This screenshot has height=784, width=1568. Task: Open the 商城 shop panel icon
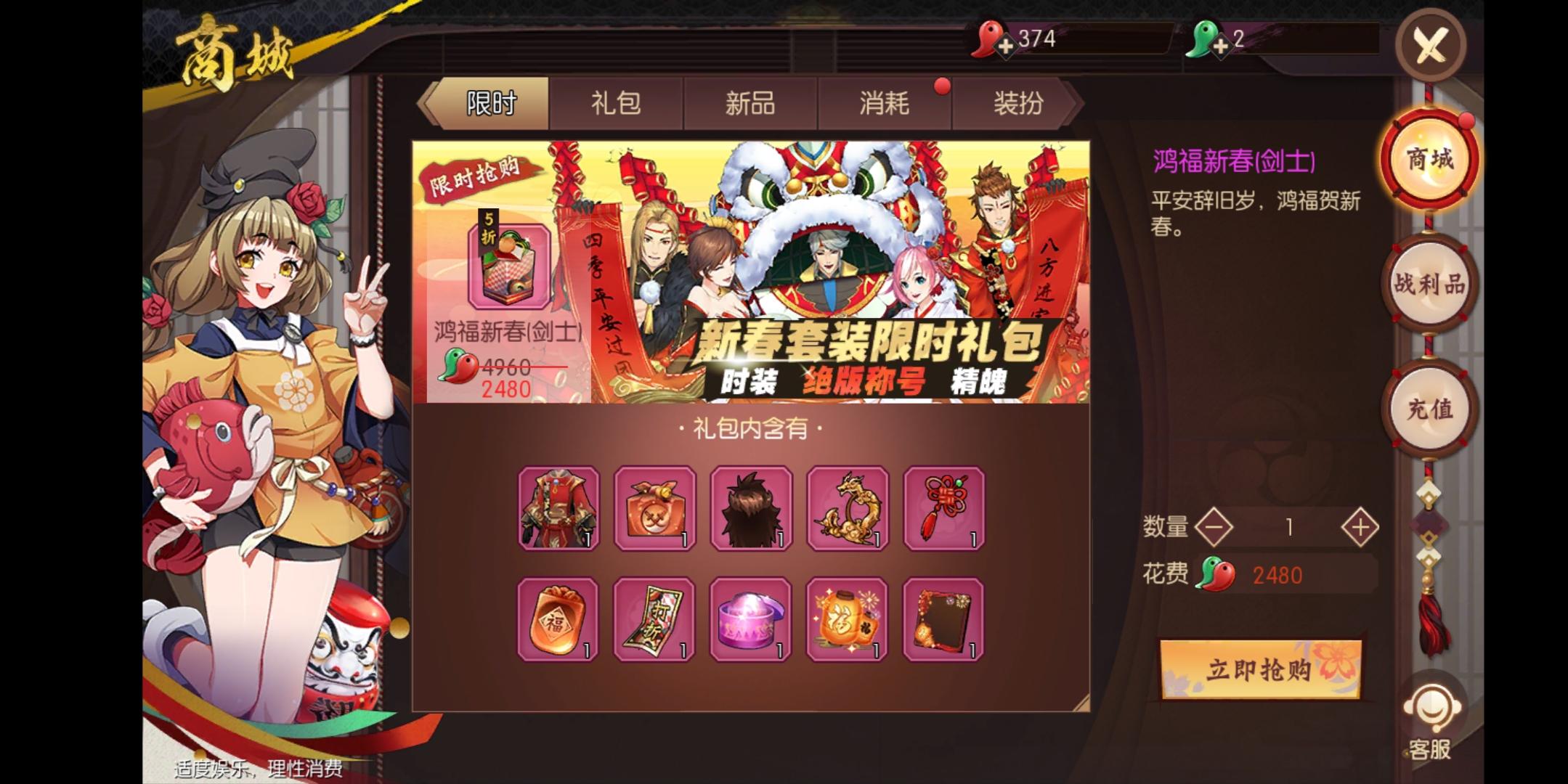(x=1429, y=160)
